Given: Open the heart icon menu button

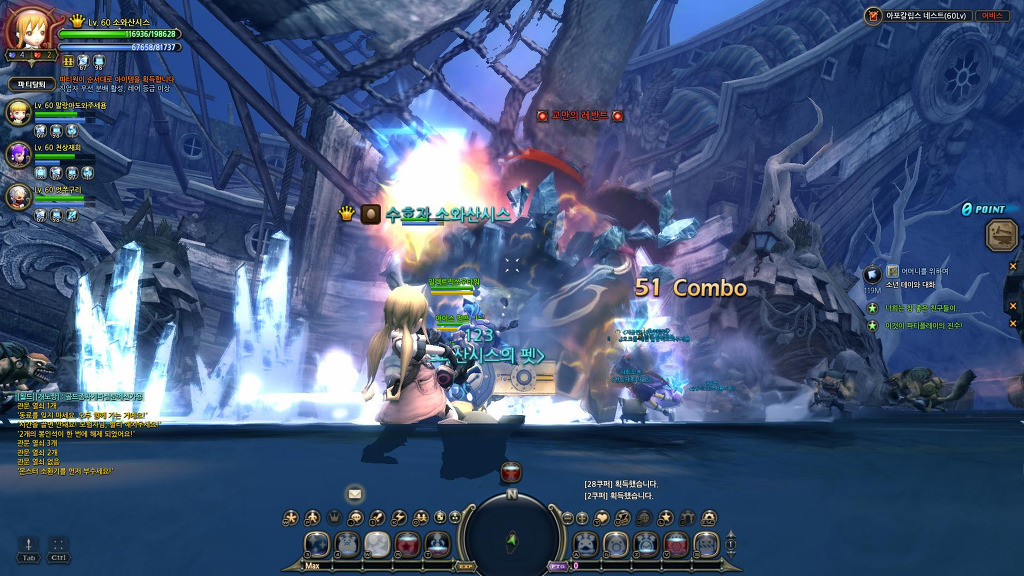Looking at the screenshot, I should pyautogui.click(x=603, y=518).
